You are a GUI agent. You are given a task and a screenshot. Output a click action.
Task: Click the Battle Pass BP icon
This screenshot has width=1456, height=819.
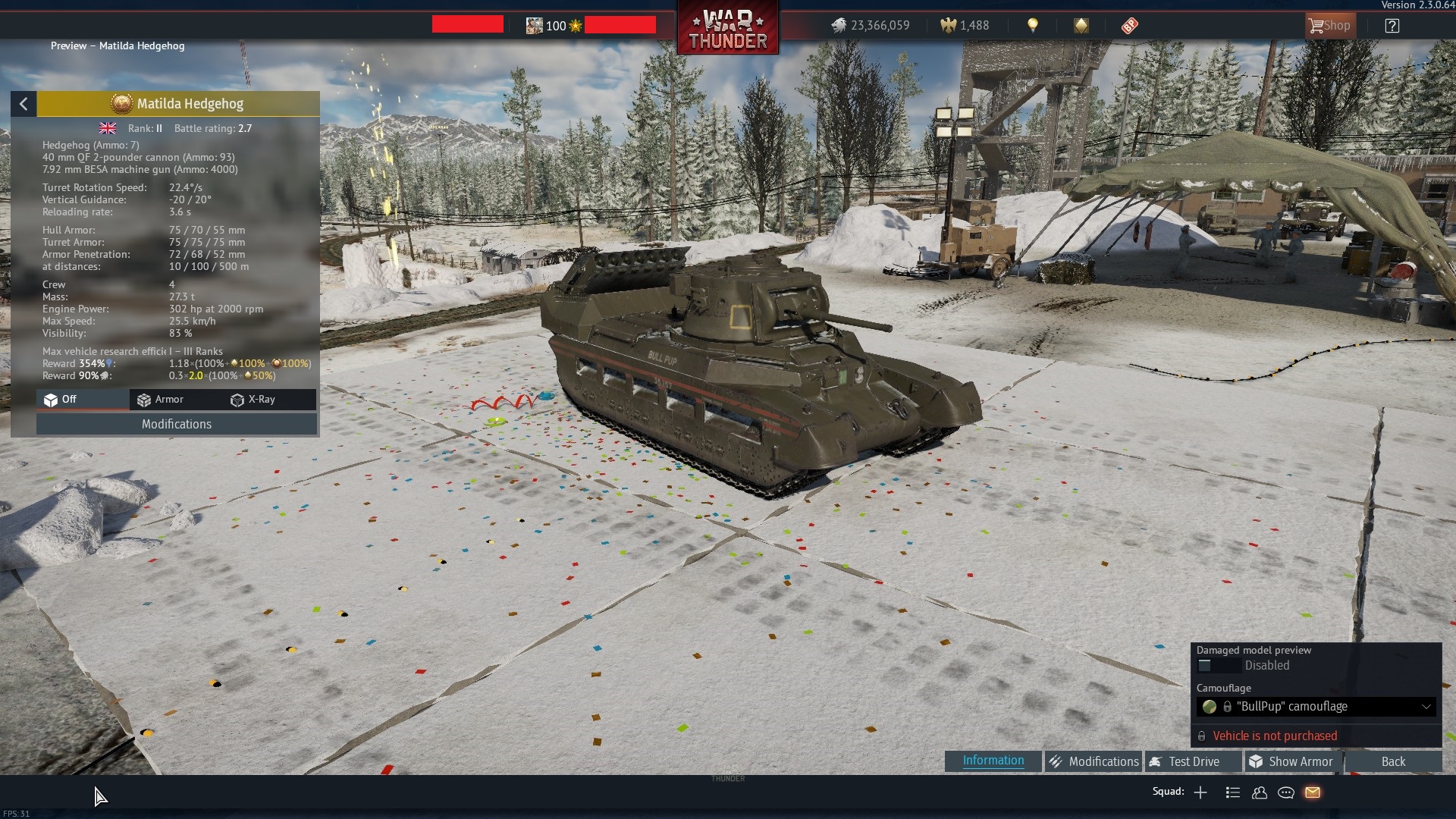[1129, 26]
